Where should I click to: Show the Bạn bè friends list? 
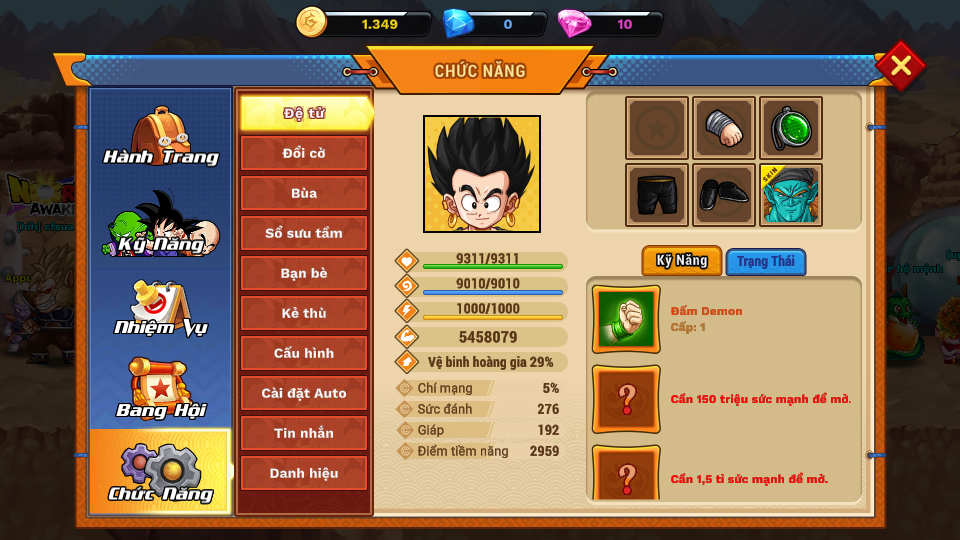pos(304,273)
